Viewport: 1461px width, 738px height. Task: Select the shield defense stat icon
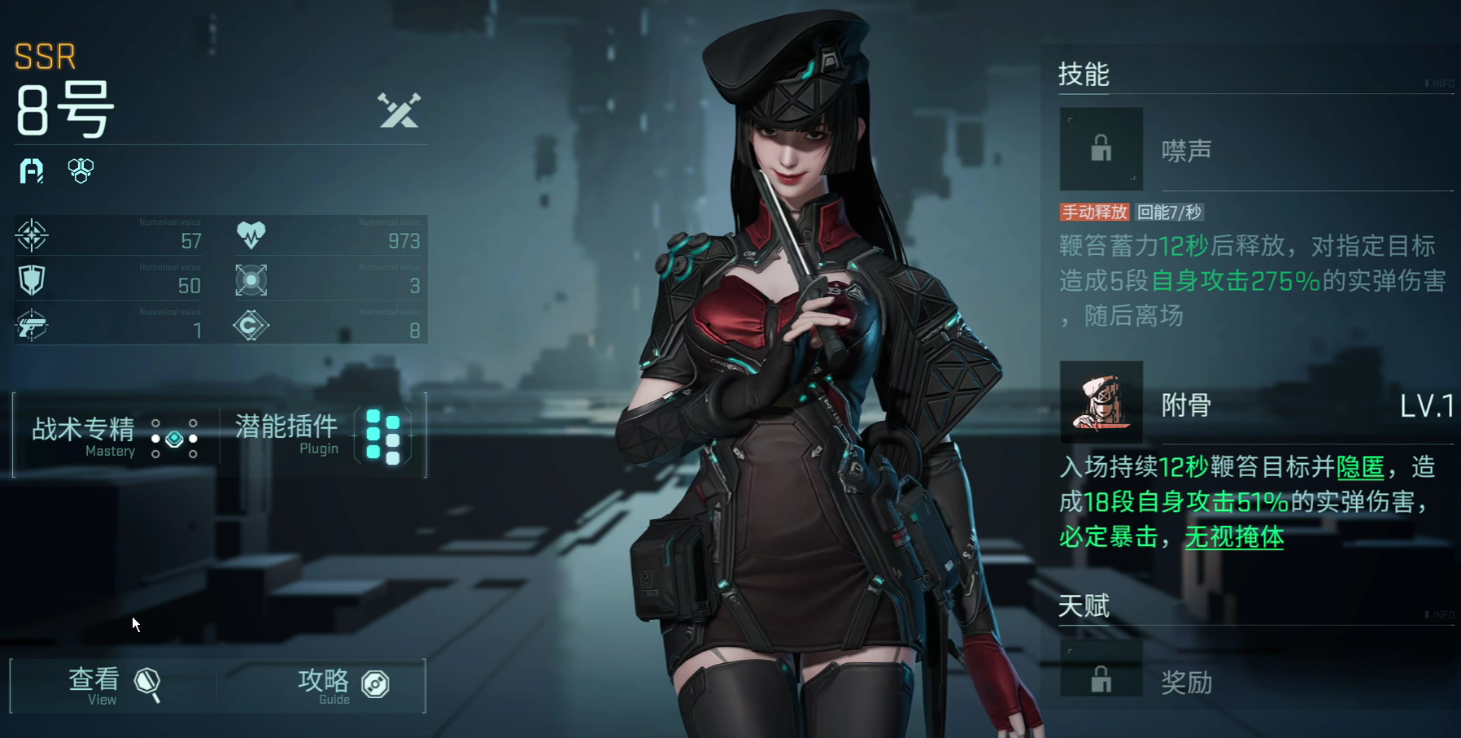coord(32,281)
